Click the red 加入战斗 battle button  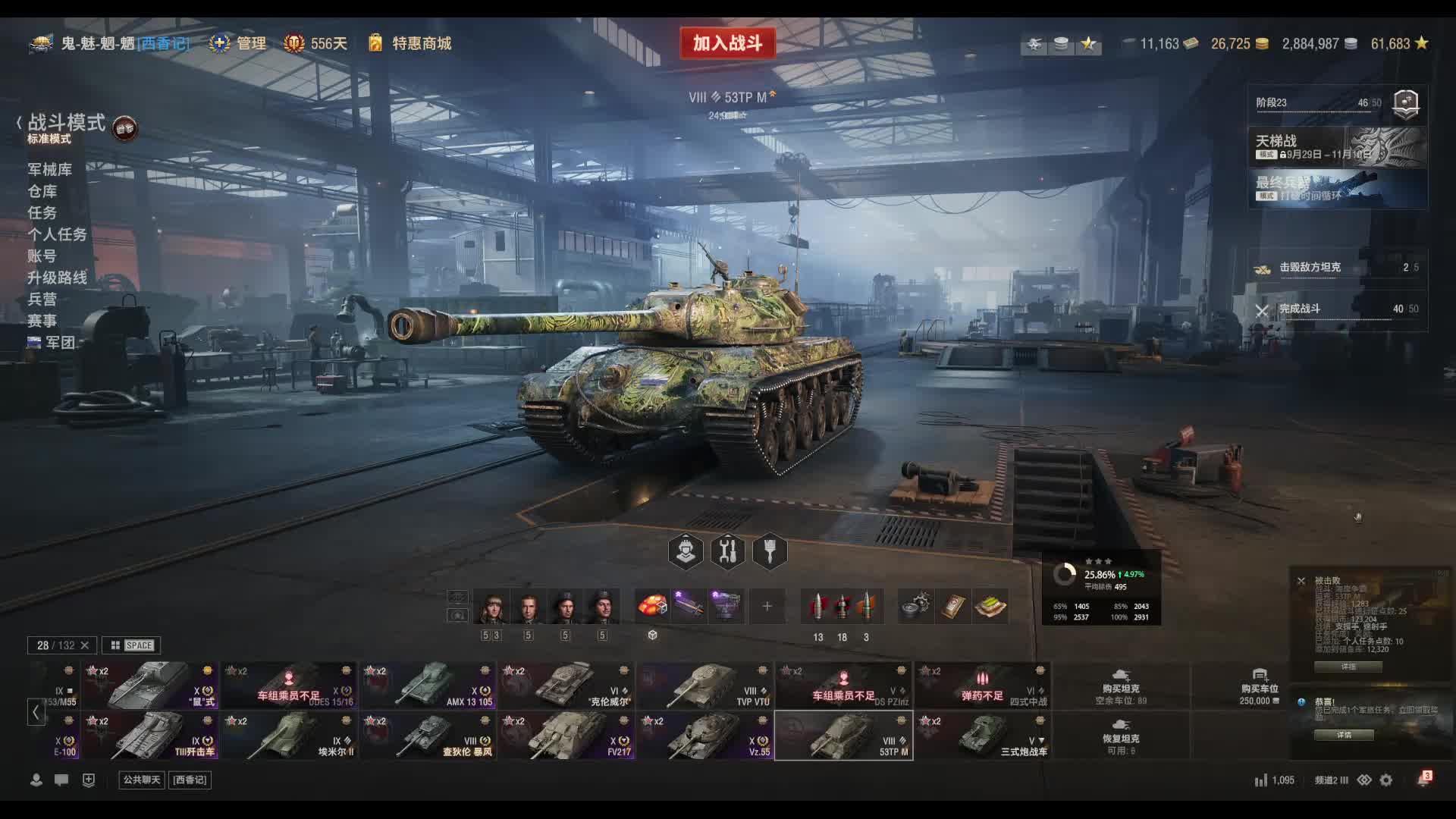727,43
